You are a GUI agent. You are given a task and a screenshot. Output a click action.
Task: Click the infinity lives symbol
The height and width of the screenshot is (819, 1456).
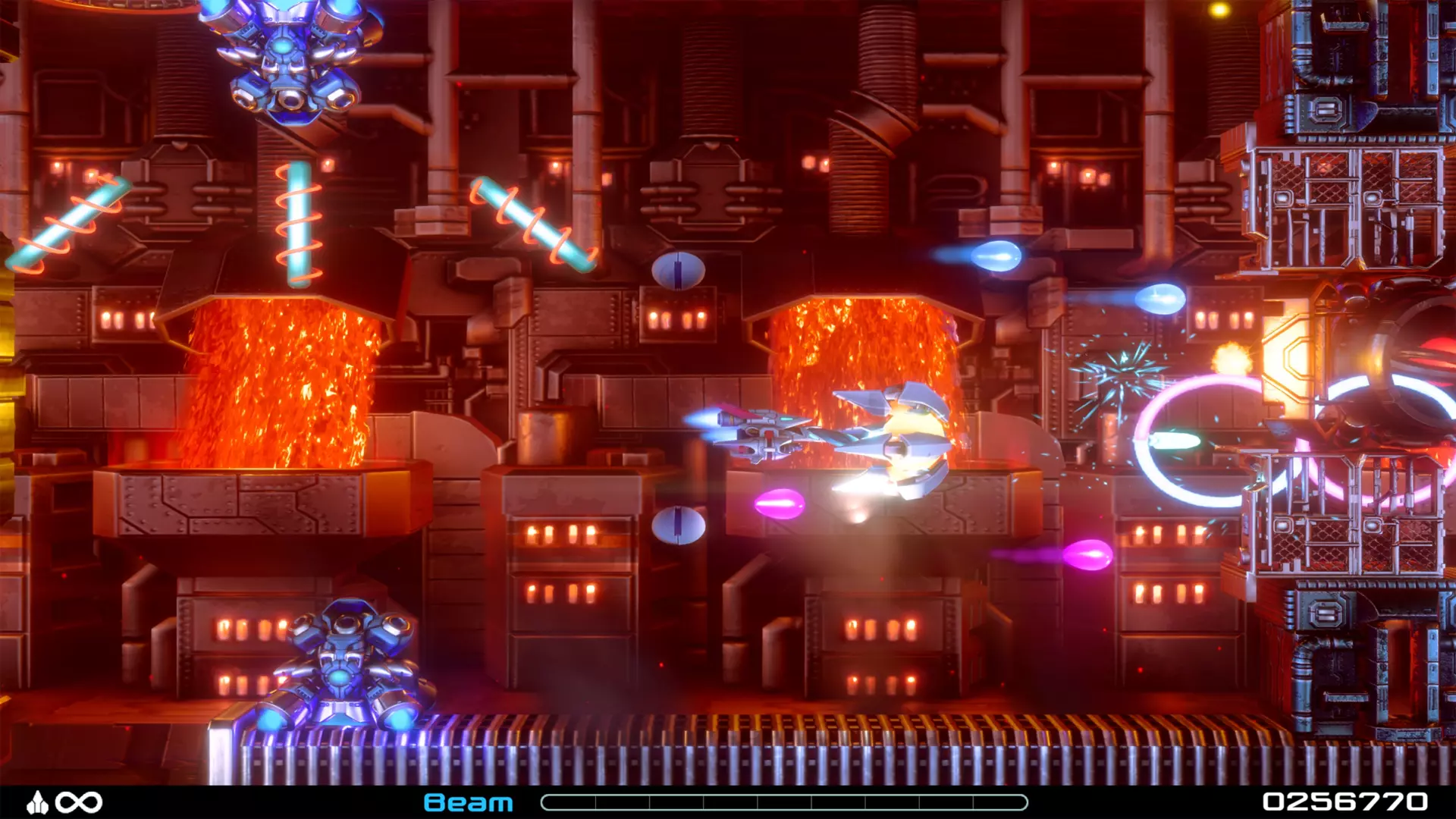coord(80,802)
